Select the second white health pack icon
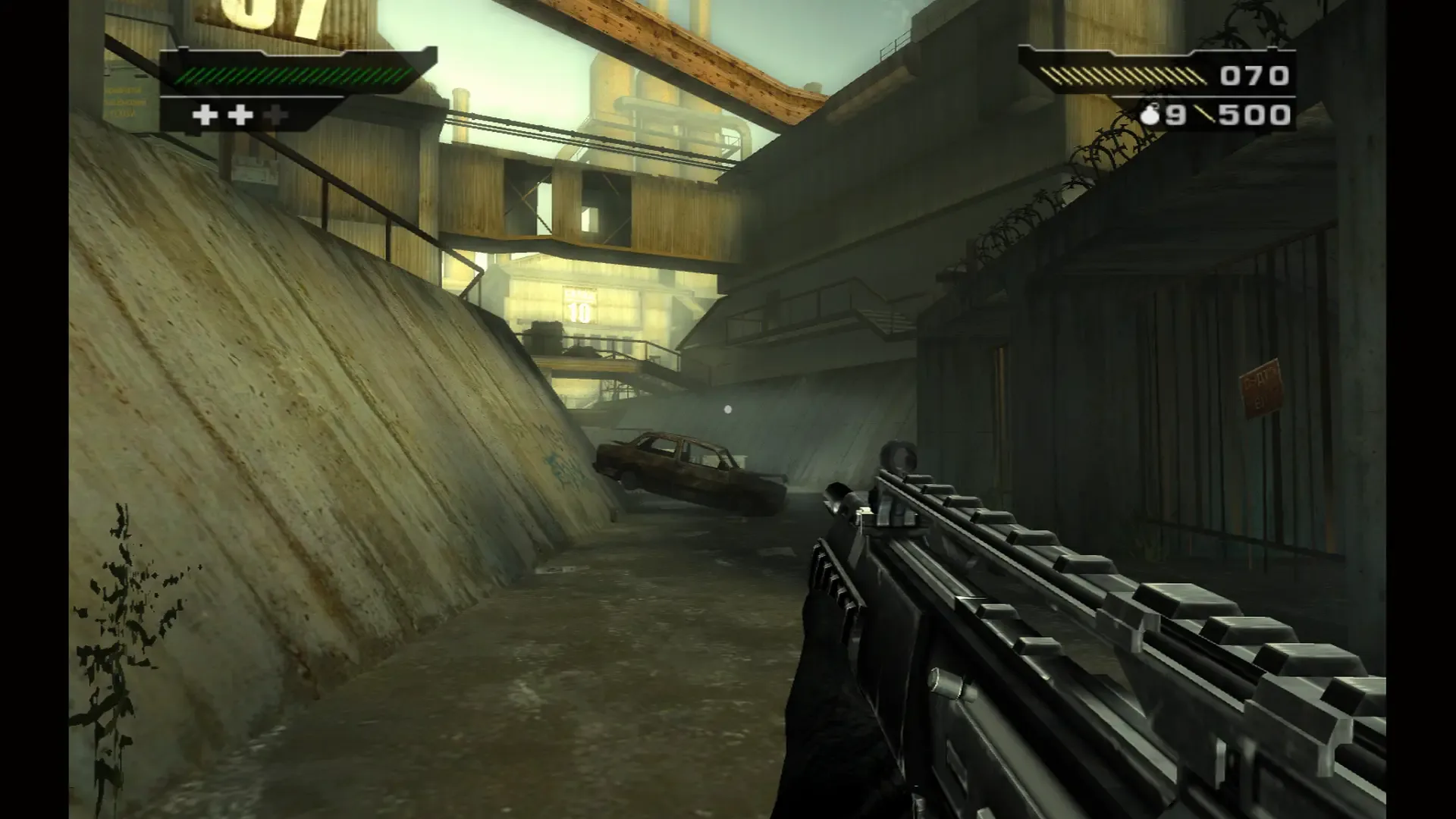Viewport: 1456px width, 819px height. (x=239, y=116)
